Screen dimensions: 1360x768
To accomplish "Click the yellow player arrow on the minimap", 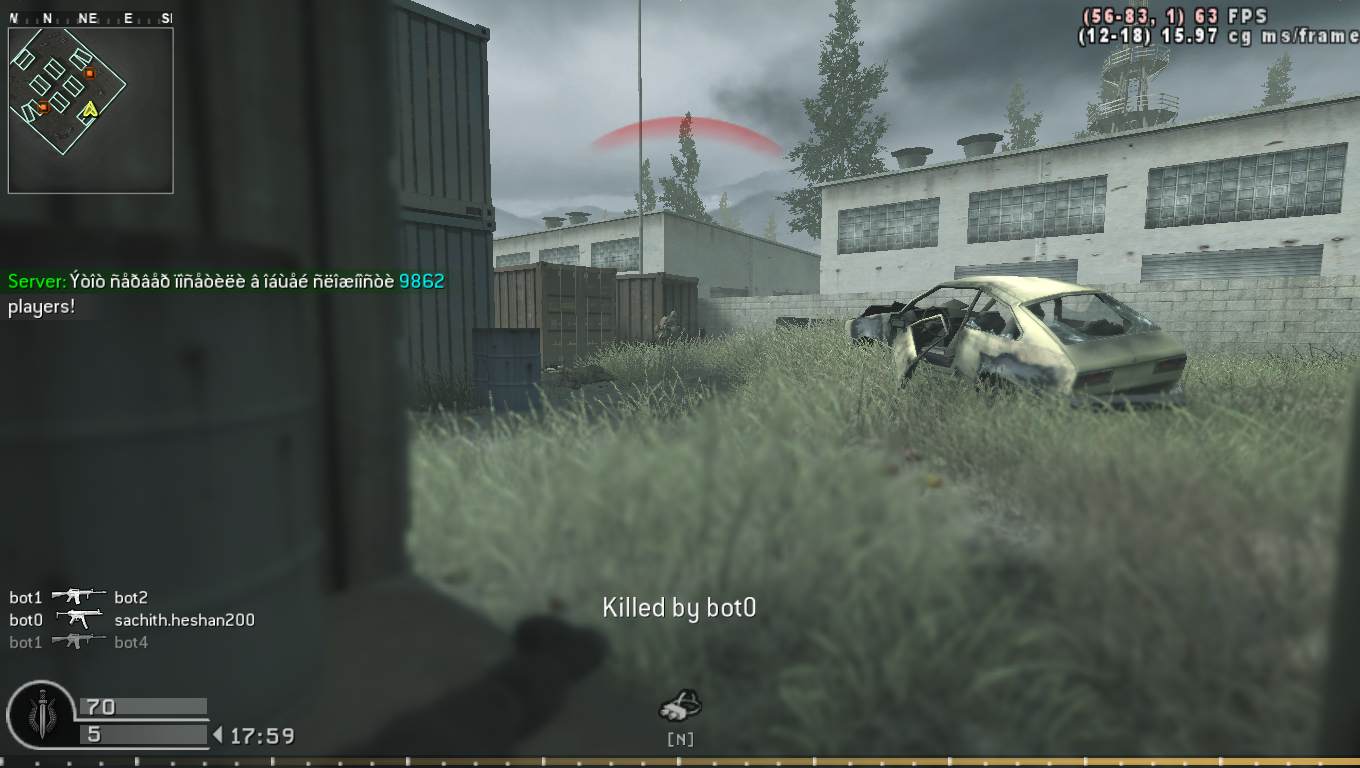I will coord(90,110).
